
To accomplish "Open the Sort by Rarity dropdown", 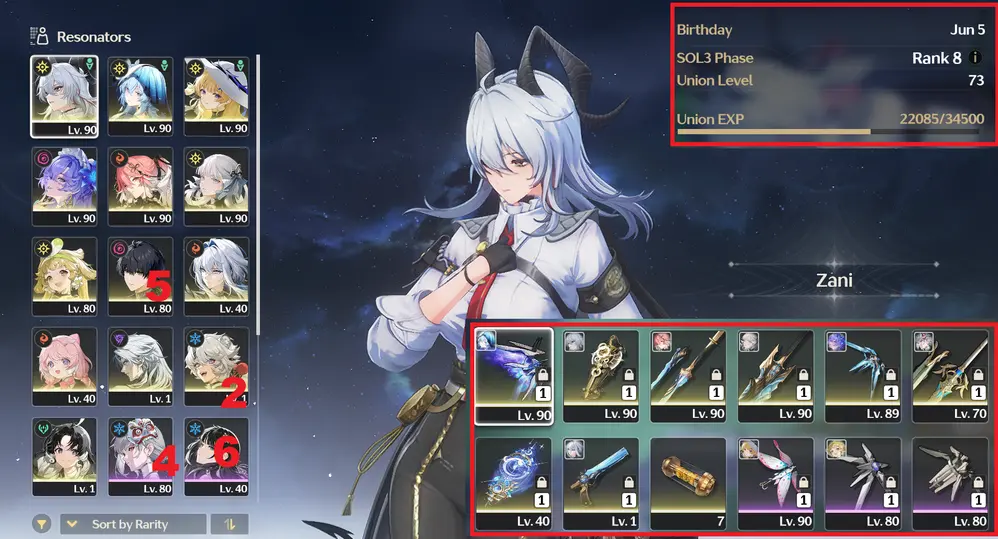I will (133, 524).
